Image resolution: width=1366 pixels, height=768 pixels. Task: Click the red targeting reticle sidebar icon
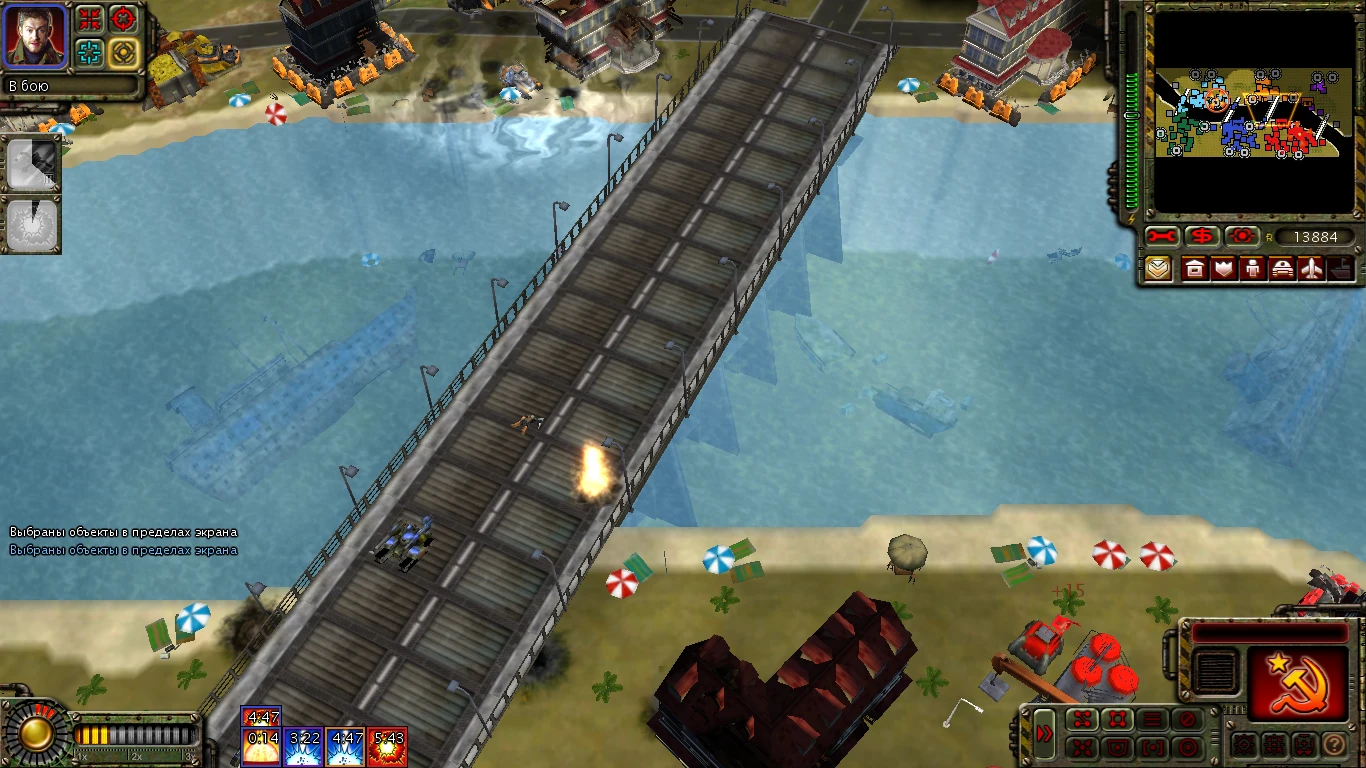(x=1240, y=237)
